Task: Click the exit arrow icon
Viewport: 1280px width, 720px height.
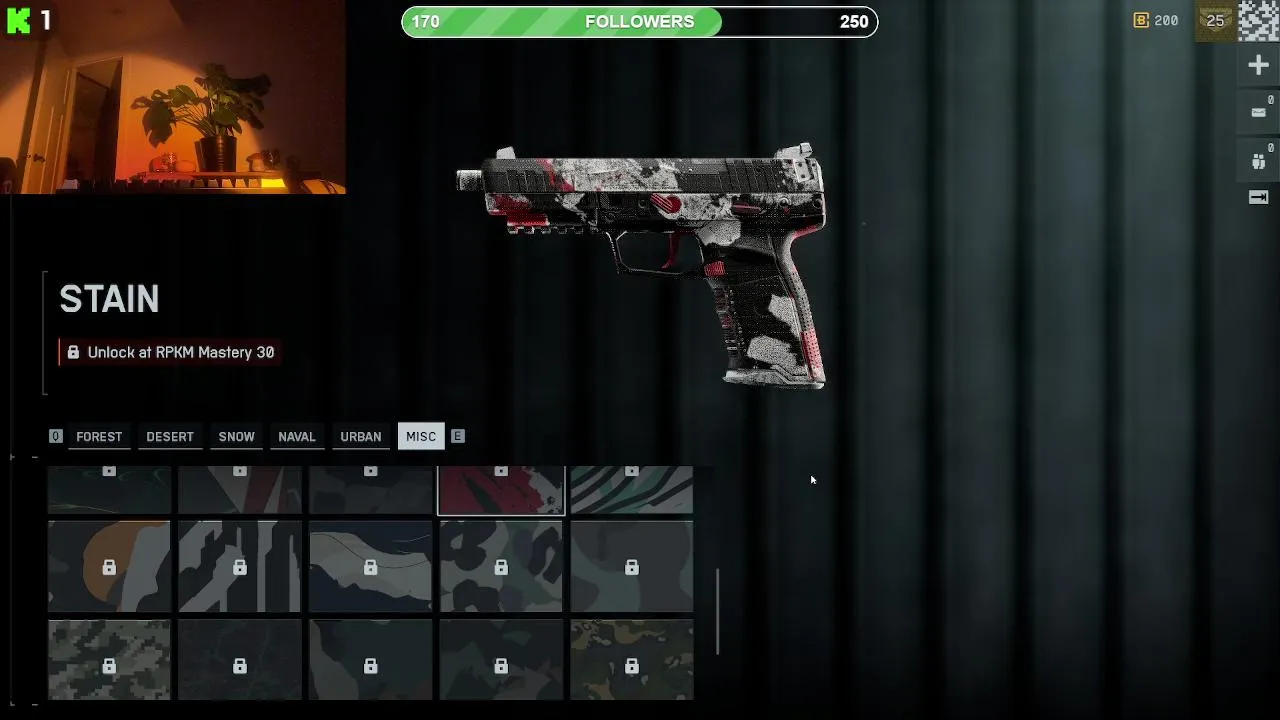Action: click(x=1258, y=198)
